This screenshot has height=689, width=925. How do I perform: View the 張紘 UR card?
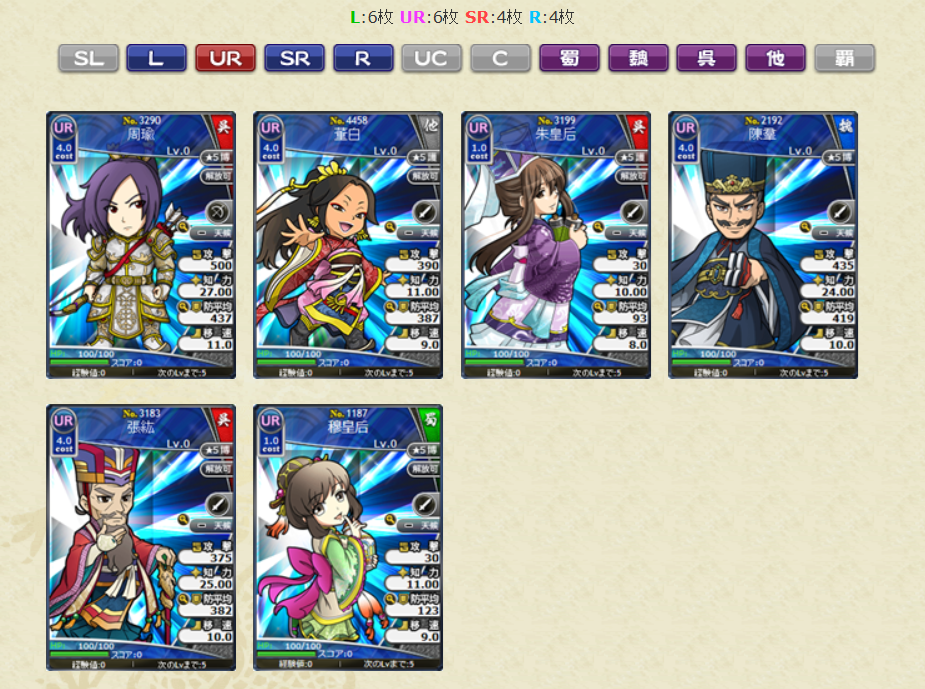pos(141,537)
